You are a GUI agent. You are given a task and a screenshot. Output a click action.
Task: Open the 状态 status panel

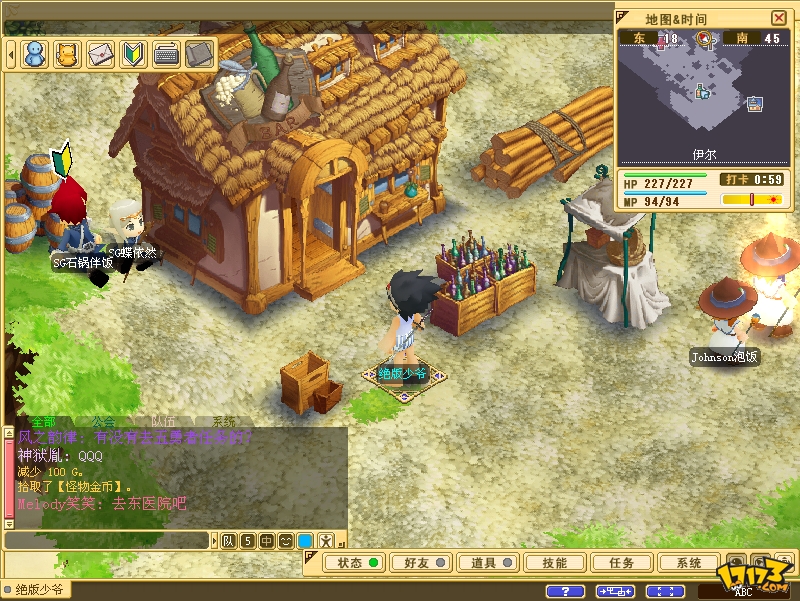tap(357, 563)
